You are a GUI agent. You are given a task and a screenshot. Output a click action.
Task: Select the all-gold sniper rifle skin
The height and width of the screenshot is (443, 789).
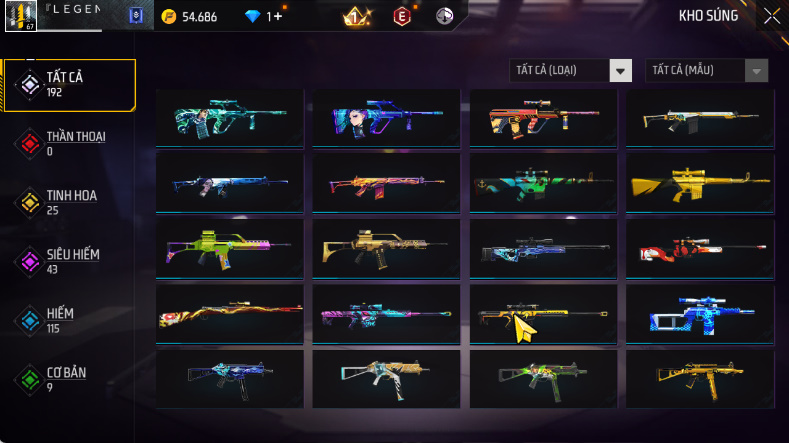pyautogui.click(x=700, y=183)
